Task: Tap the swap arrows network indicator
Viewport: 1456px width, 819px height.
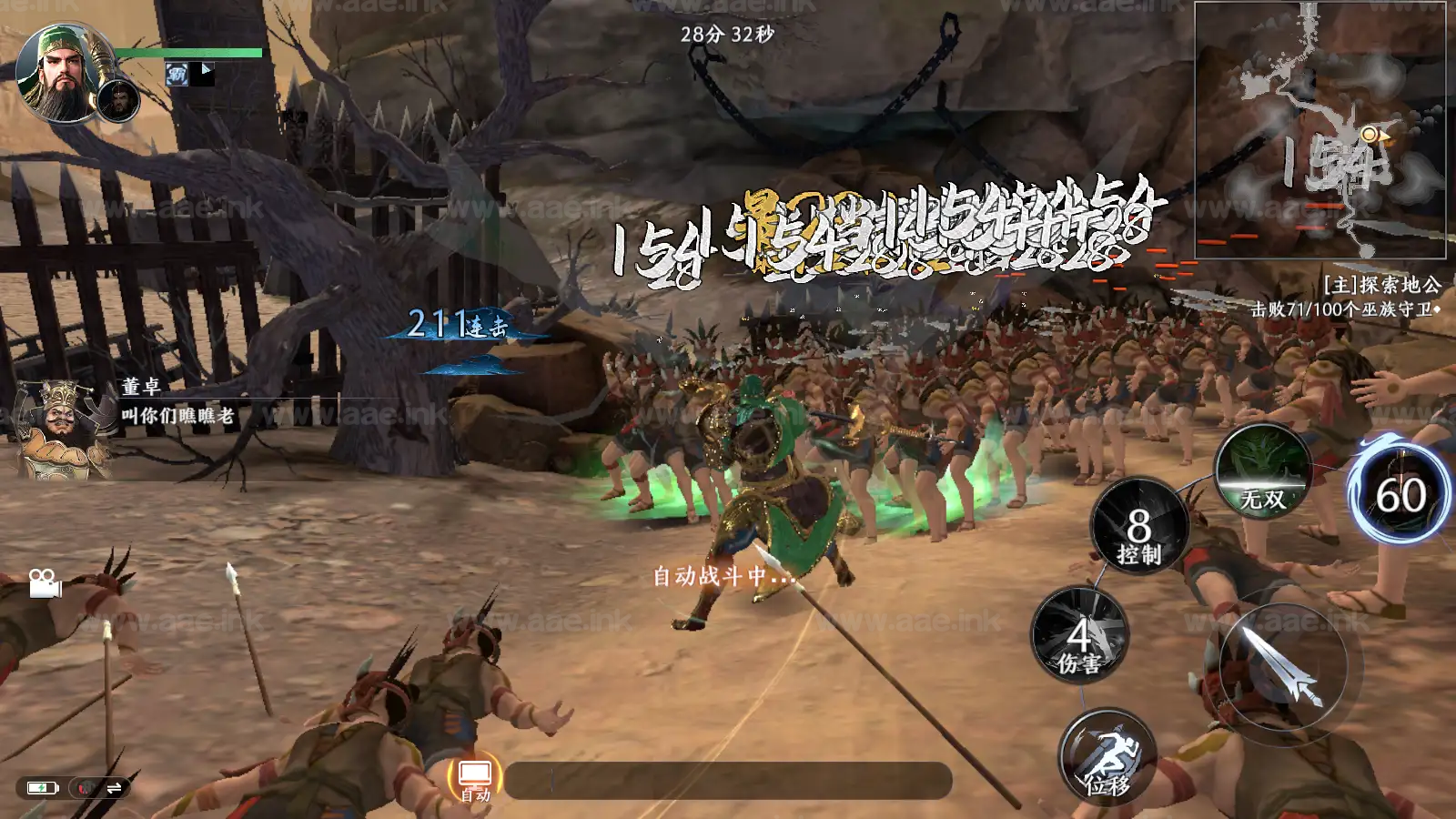Action: tap(115, 788)
